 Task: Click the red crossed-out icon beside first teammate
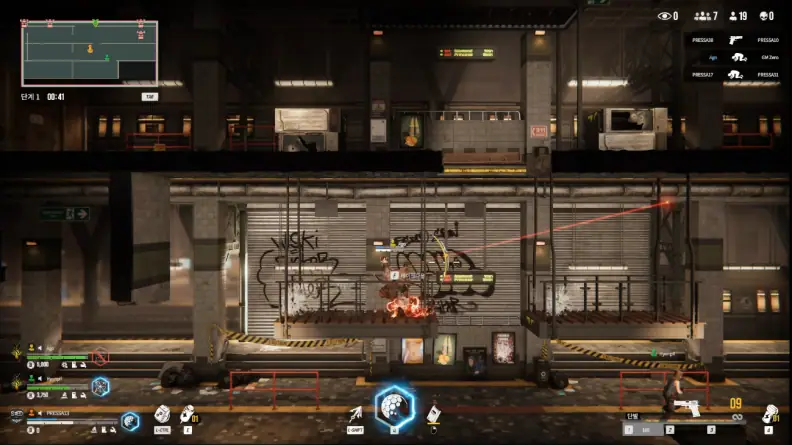coord(100,356)
